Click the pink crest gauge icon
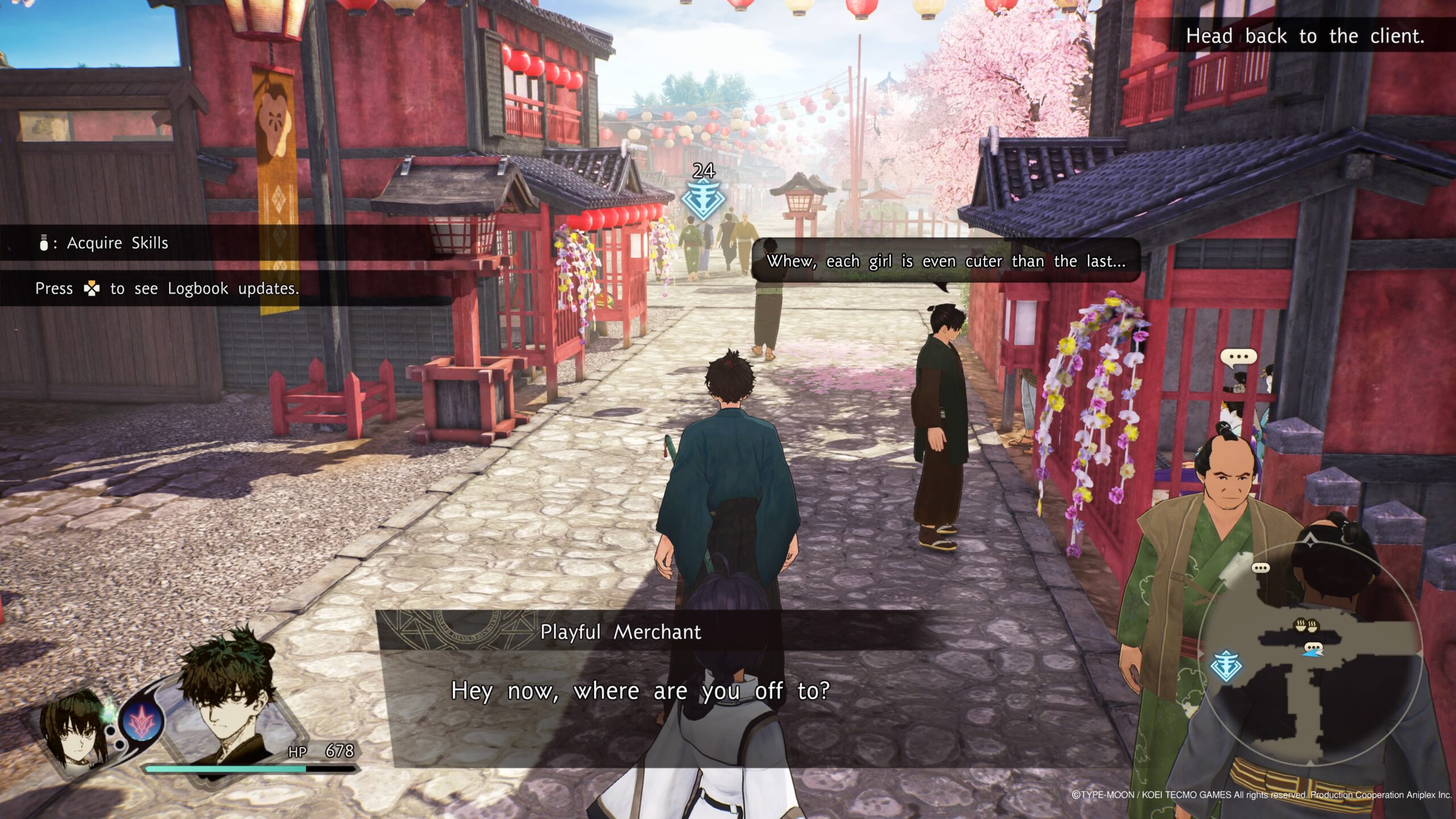 (140, 721)
